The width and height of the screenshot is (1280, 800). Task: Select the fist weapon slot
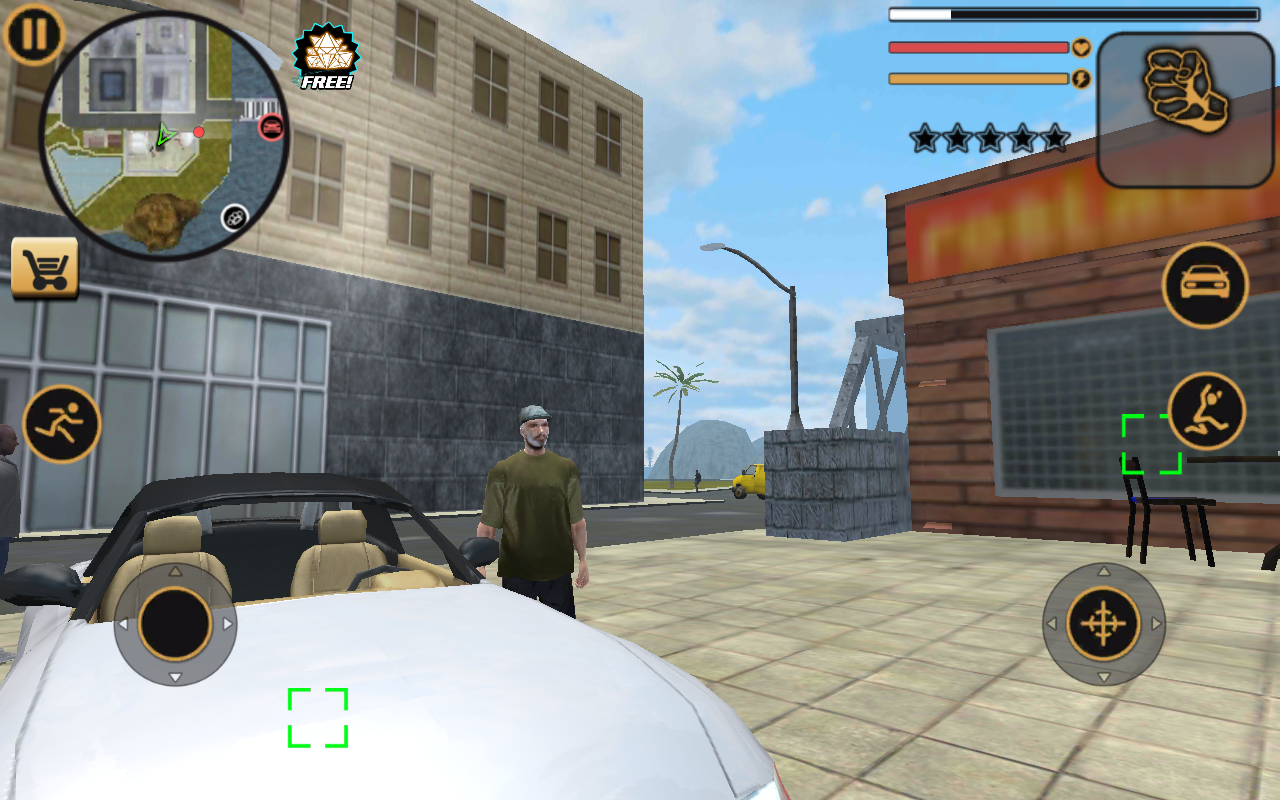click(1188, 108)
